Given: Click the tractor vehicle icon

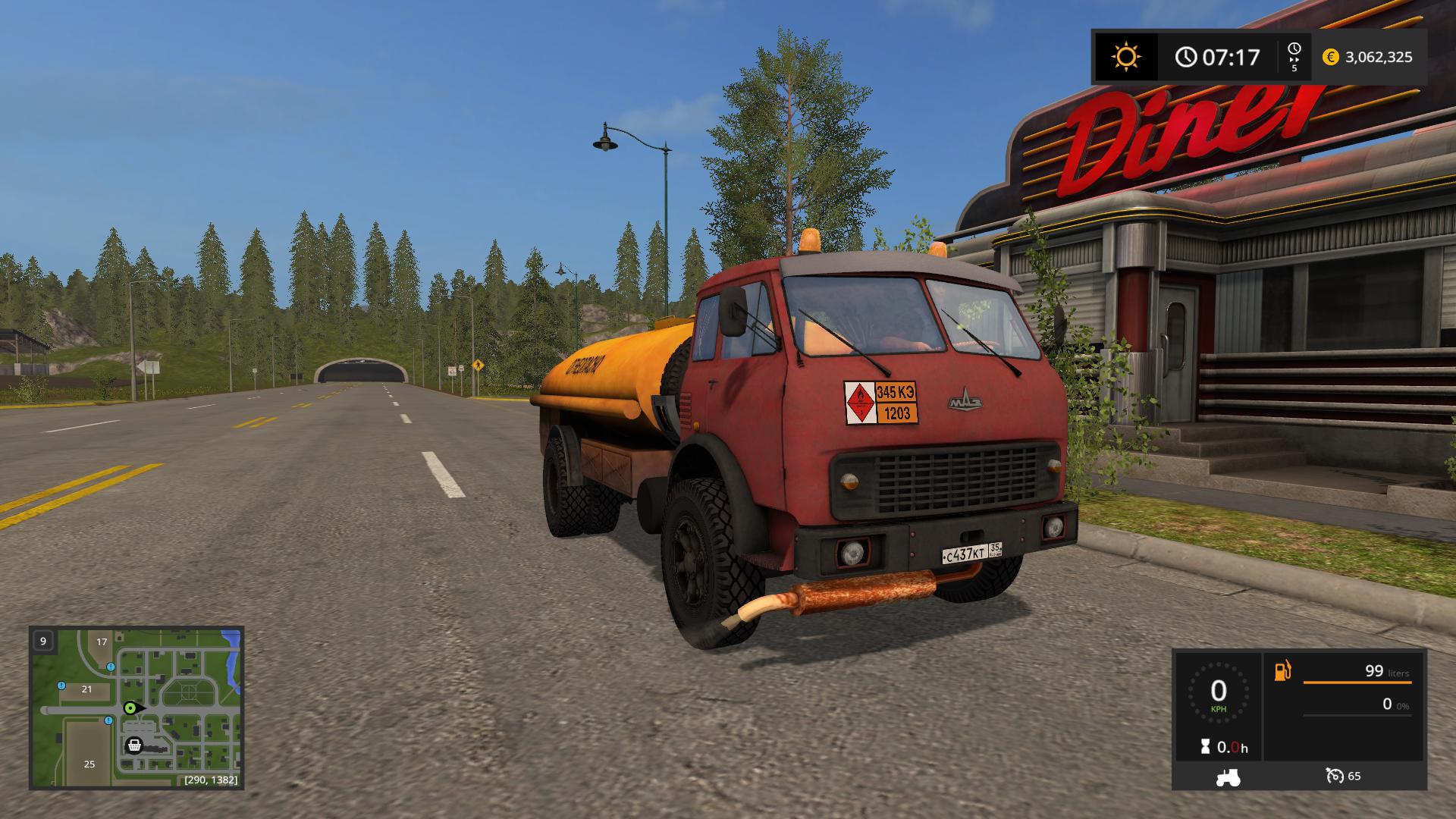Looking at the screenshot, I should [1227, 777].
